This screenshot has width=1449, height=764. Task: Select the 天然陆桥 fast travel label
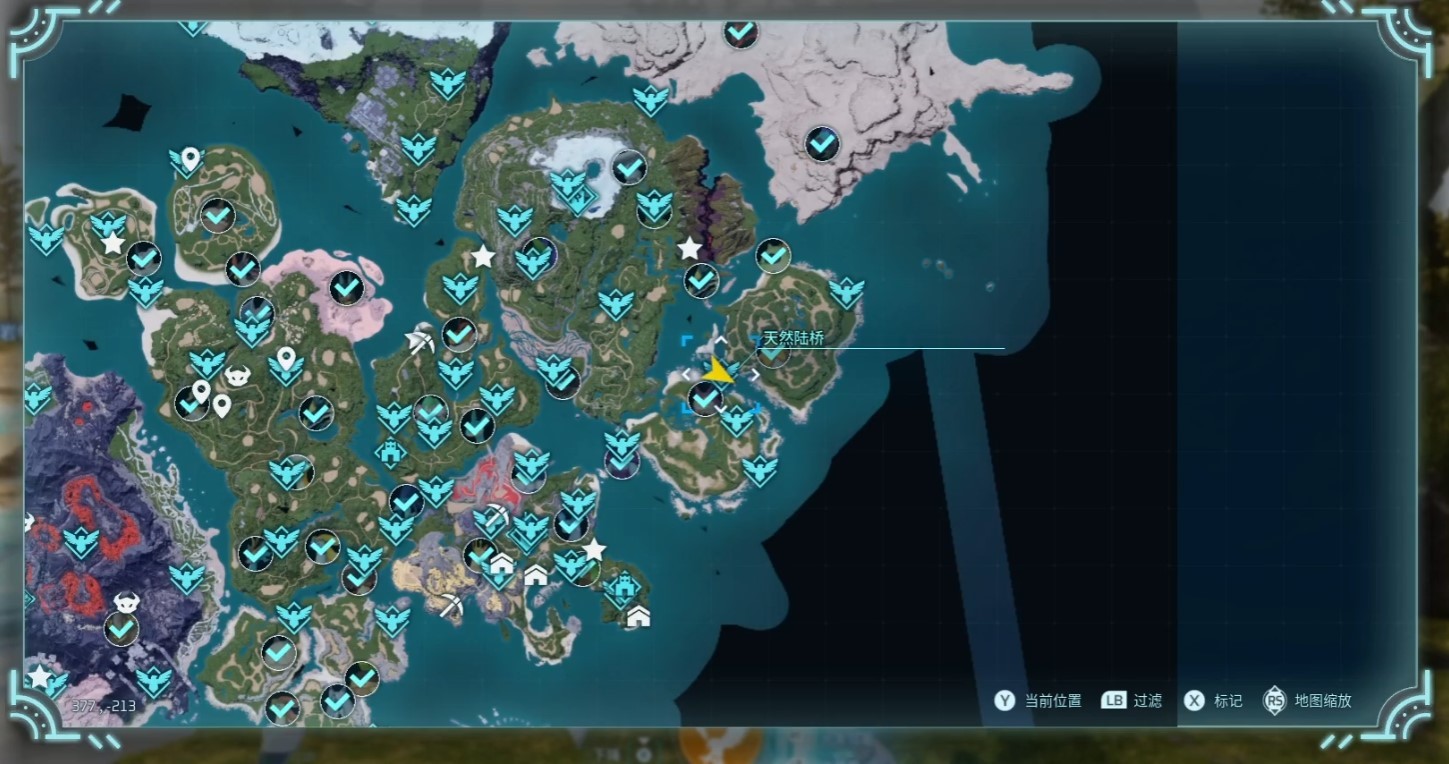(x=793, y=339)
